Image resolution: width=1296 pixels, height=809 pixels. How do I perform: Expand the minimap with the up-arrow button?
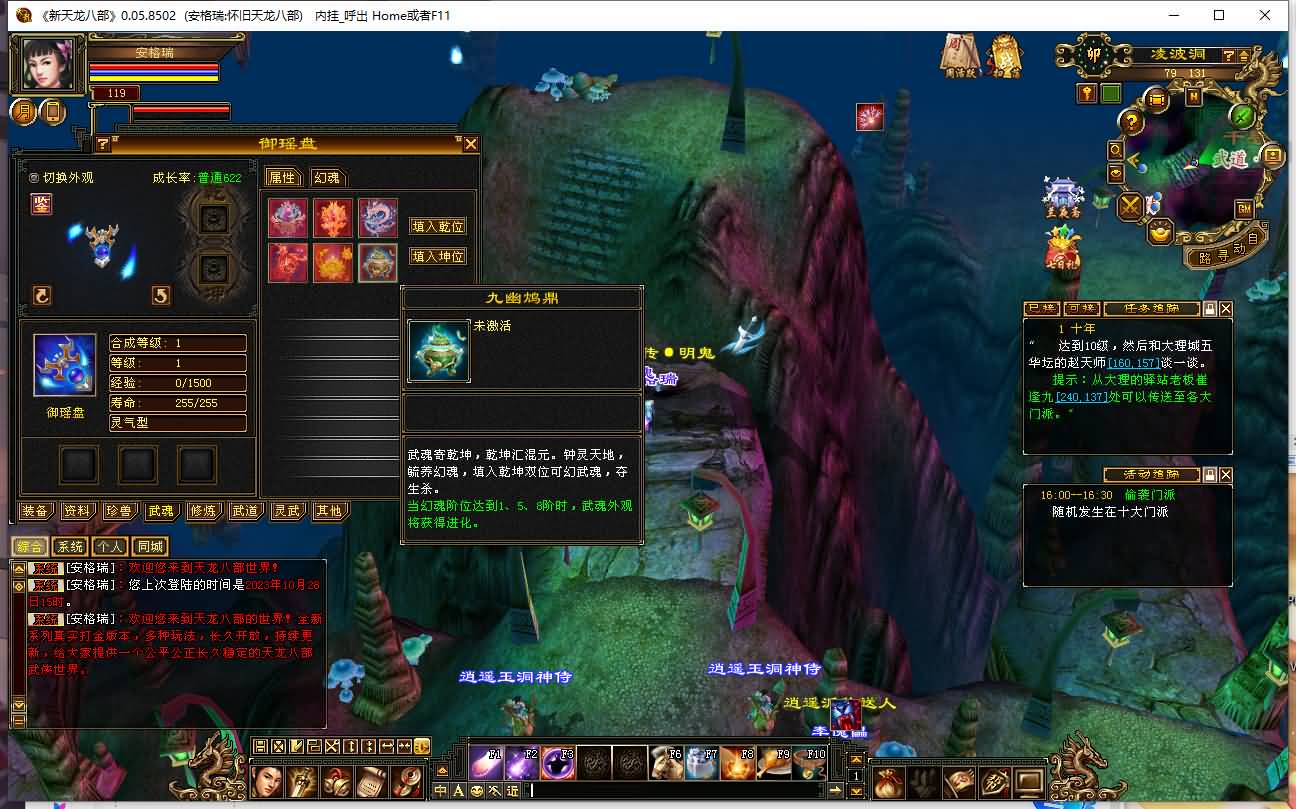click(1244, 56)
